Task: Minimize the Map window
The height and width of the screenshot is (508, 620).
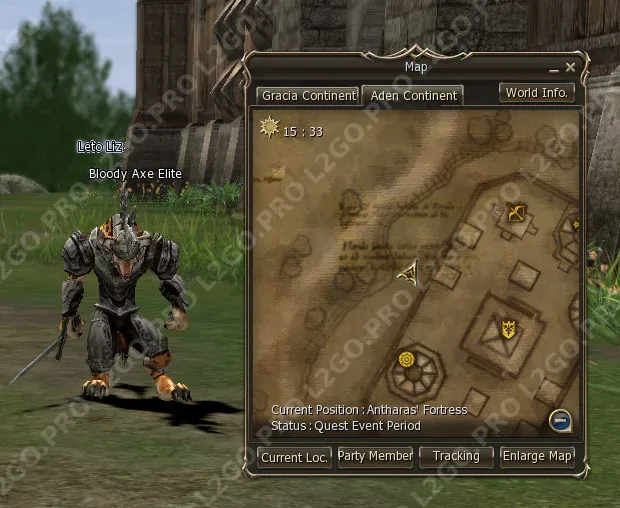Action: [553, 68]
